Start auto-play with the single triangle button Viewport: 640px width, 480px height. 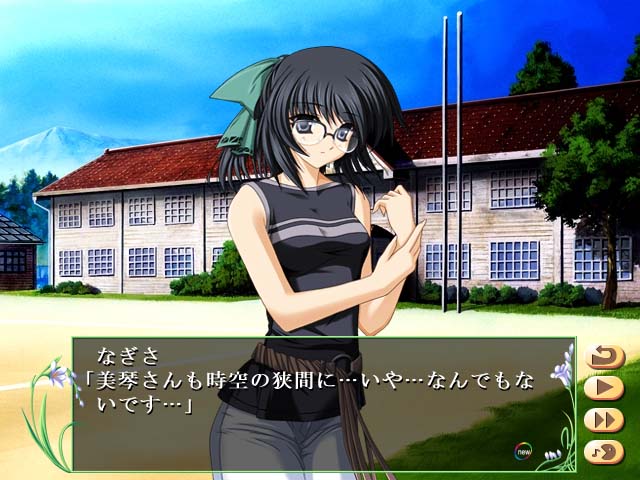click(x=604, y=387)
